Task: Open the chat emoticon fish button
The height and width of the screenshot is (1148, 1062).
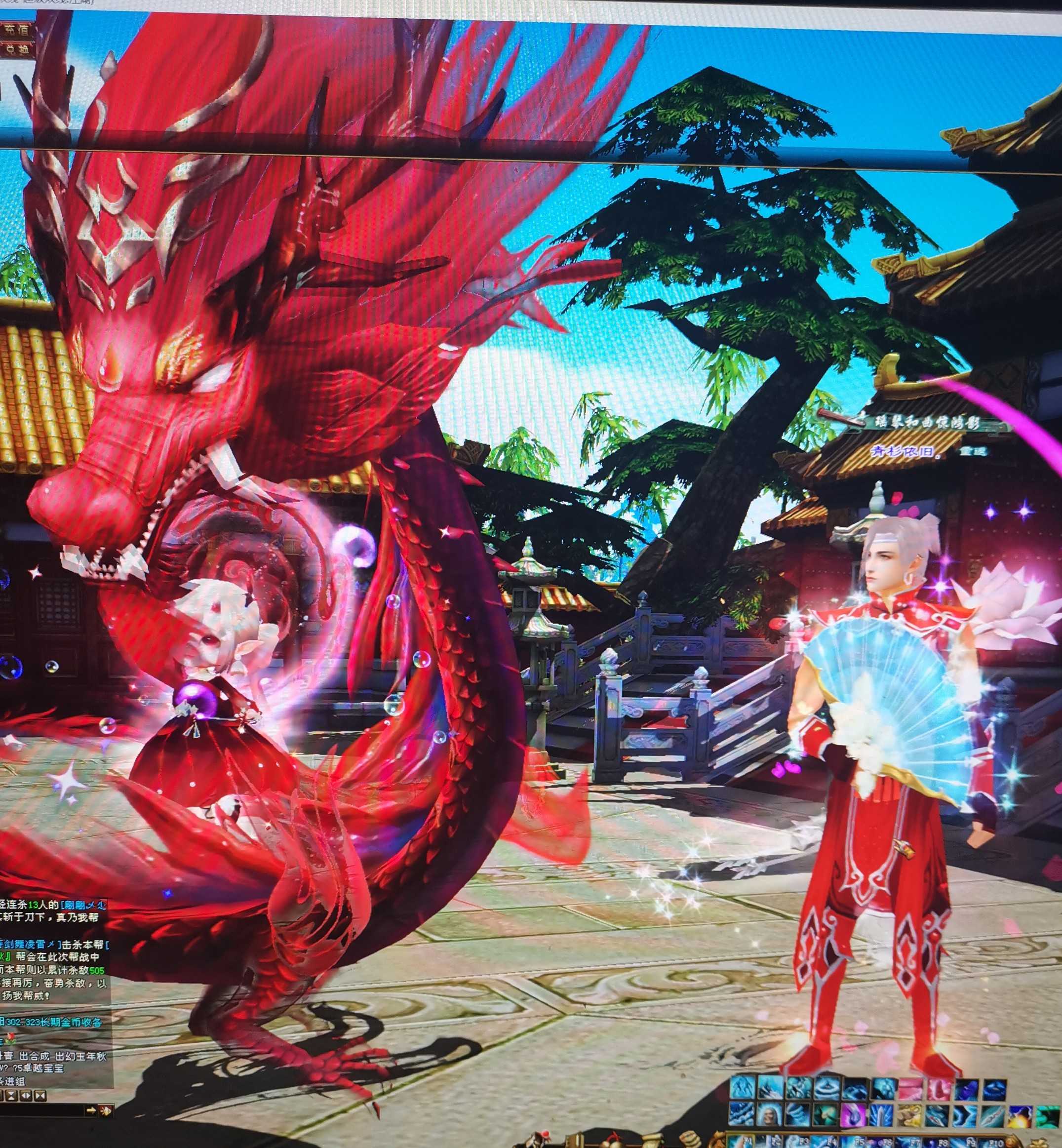Action: pos(106,1110)
